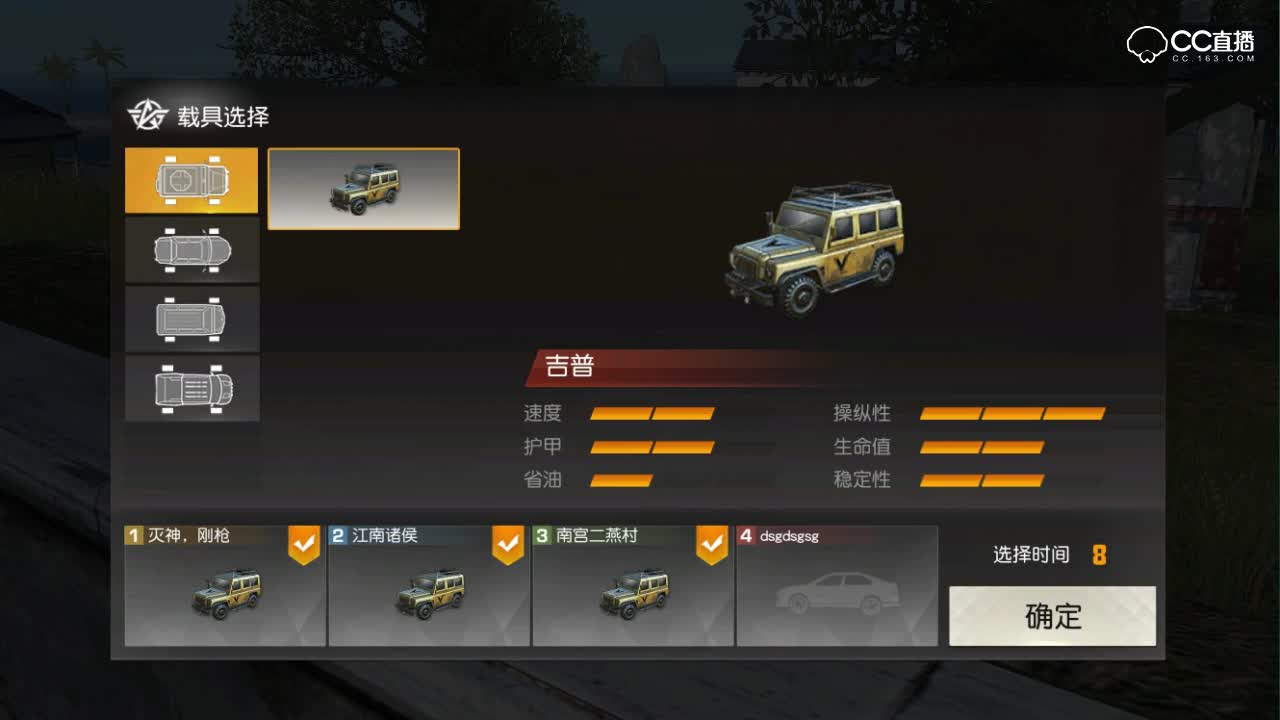This screenshot has width=1280, height=720.
Task: Switch to the dsgdsgsg player slot
Action: (836, 587)
